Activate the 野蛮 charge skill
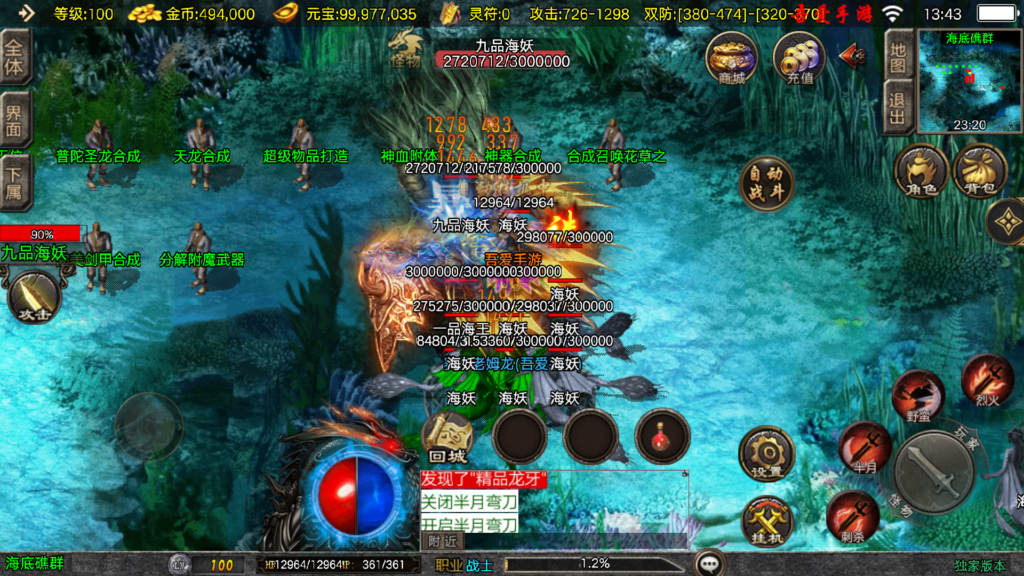Image resolution: width=1024 pixels, height=576 pixels. pos(917,395)
